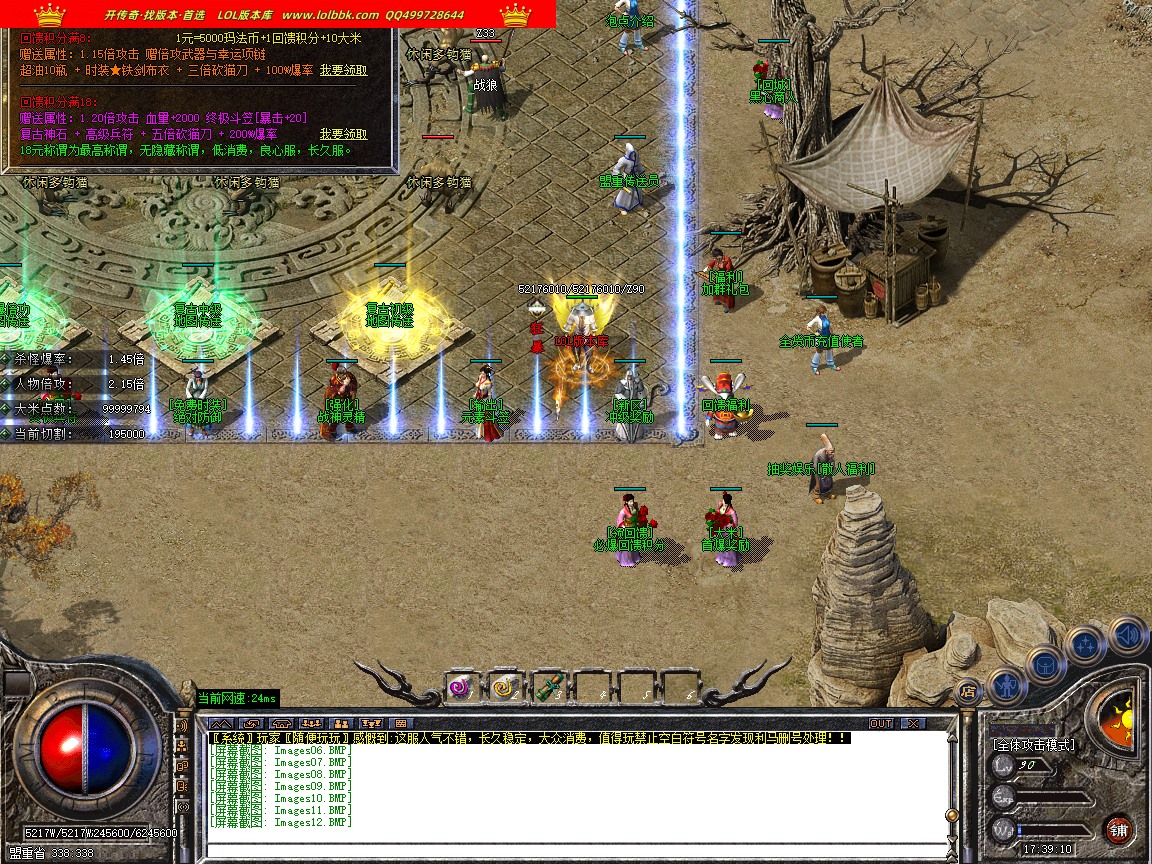
Task: Change the 全体攻击模式 attack mode
Action: click(x=1033, y=745)
